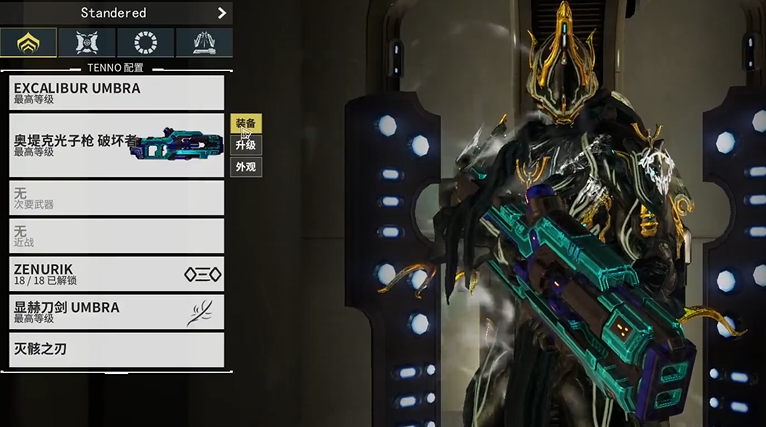Switch to the fourth tab on the right
766x427 pixels.
[x=204, y=43]
